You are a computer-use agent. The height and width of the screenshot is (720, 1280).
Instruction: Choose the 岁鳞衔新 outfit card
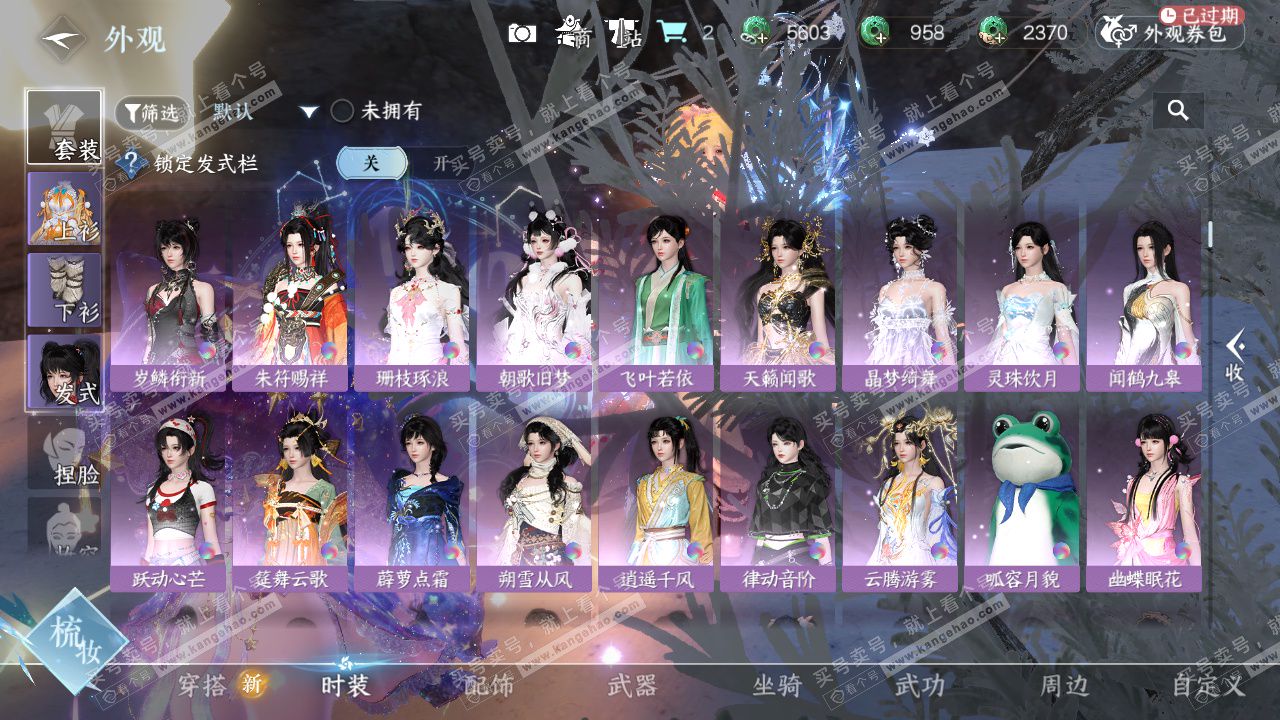pos(170,300)
